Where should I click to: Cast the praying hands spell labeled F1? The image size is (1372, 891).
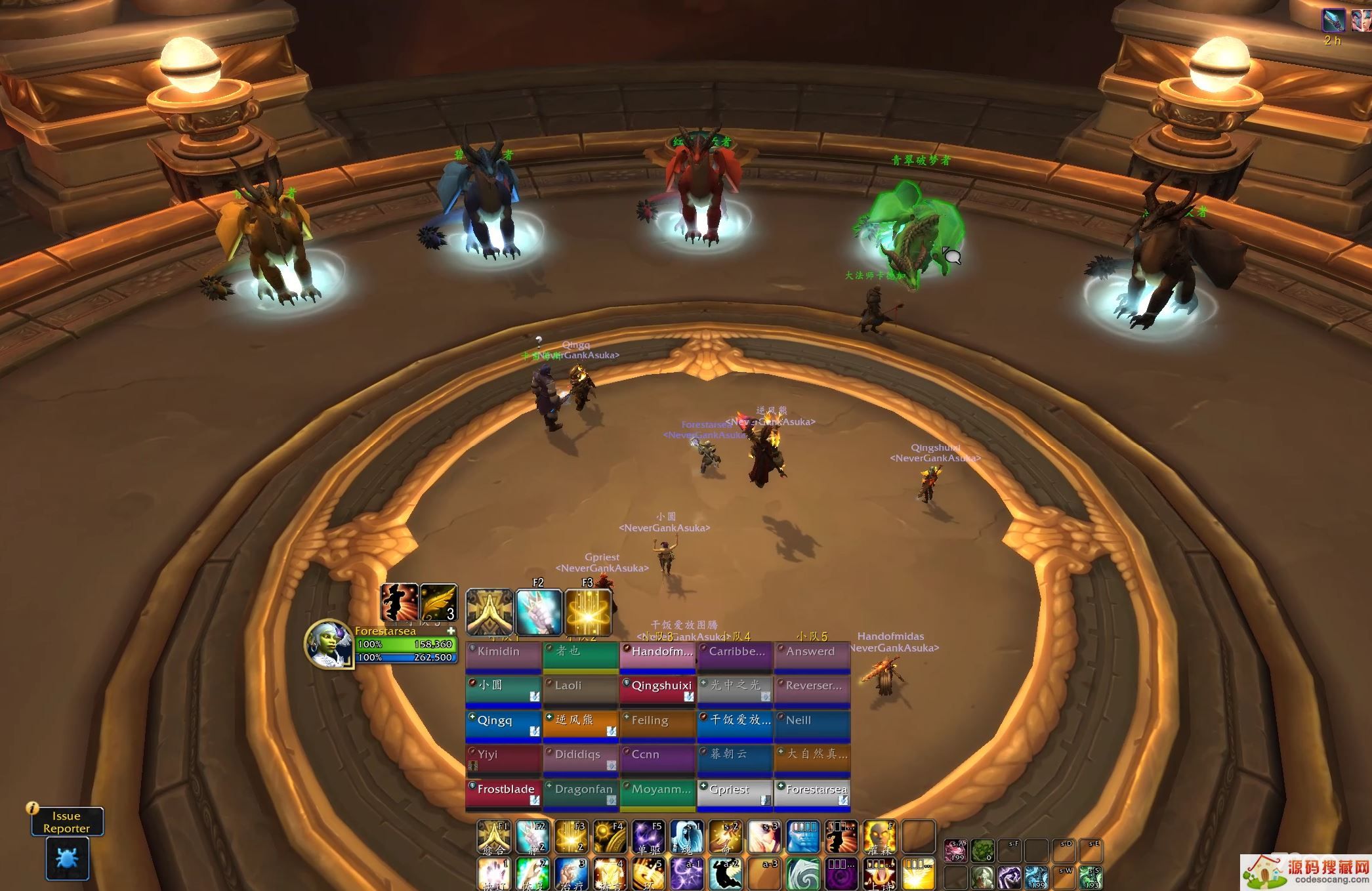(494, 837)
